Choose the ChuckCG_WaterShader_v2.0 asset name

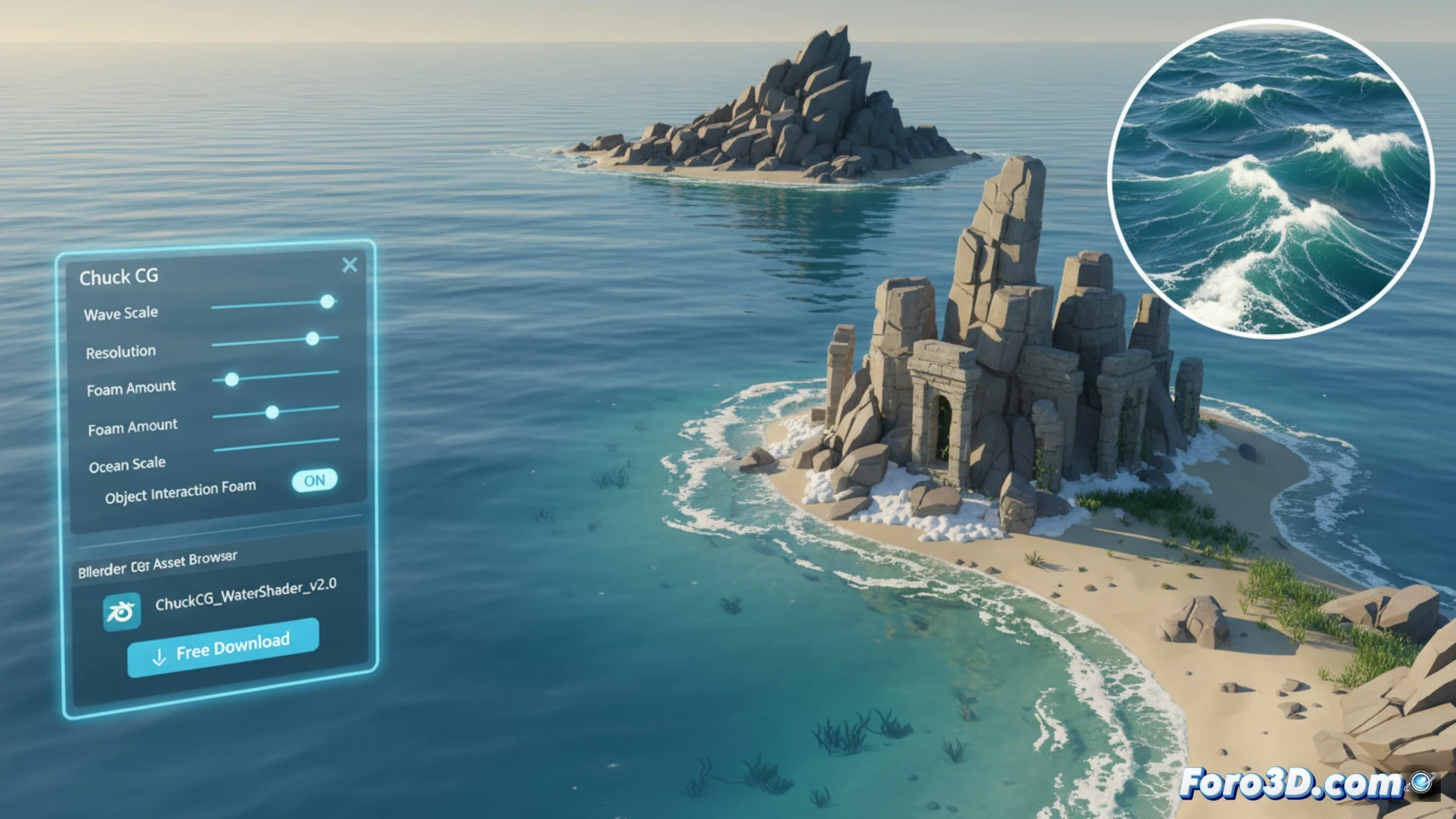[x=246, y=594]
